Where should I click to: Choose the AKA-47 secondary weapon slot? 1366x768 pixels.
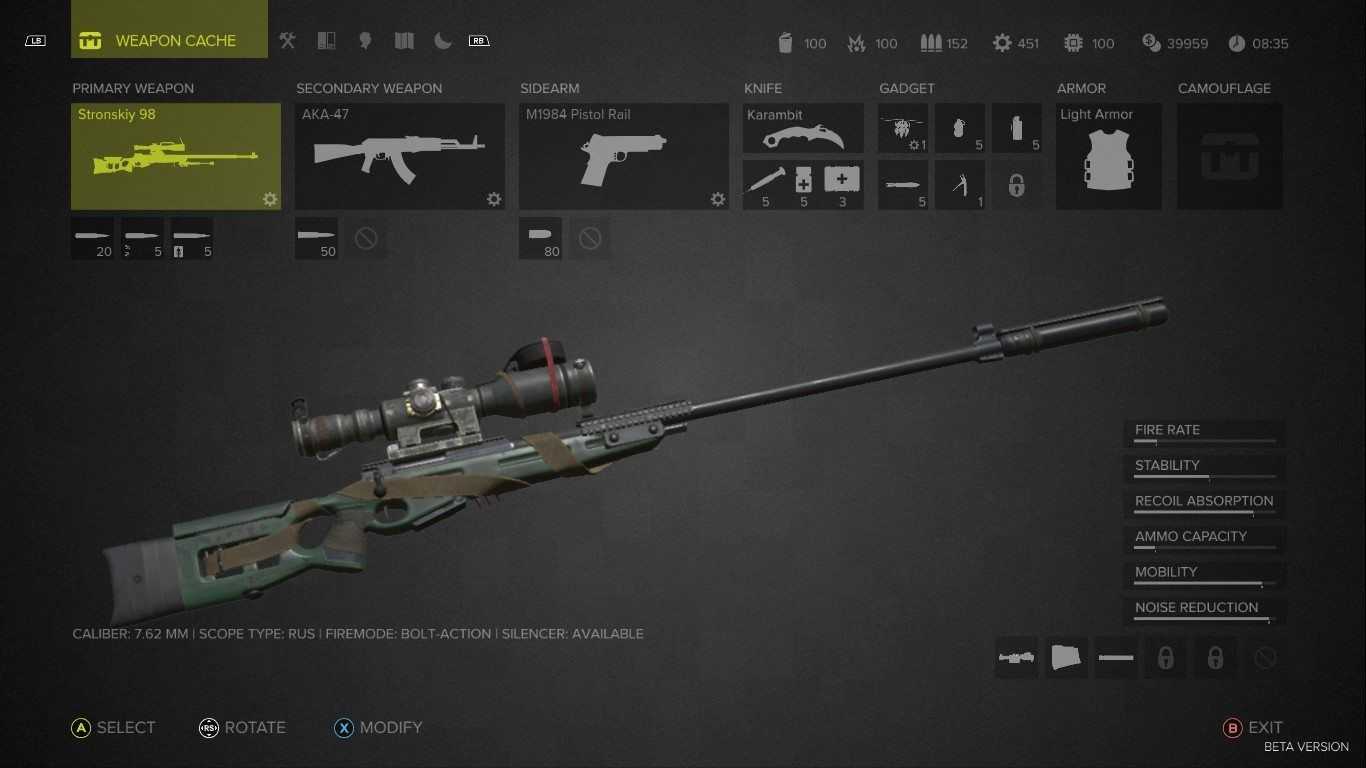pyautogui.click(x=399, y=156)
